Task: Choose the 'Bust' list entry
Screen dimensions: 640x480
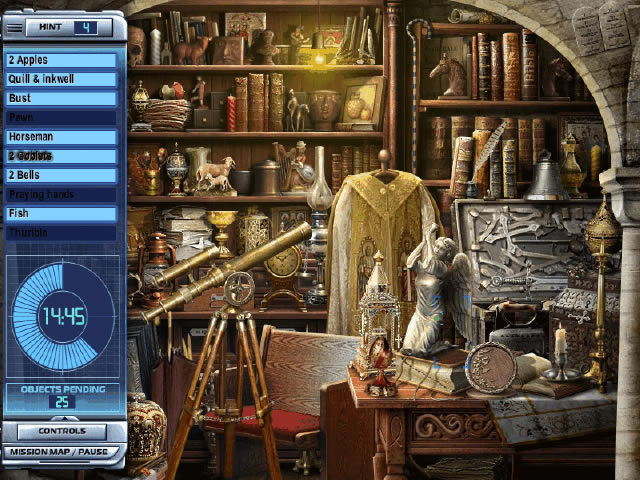Action: click(62, 98)
